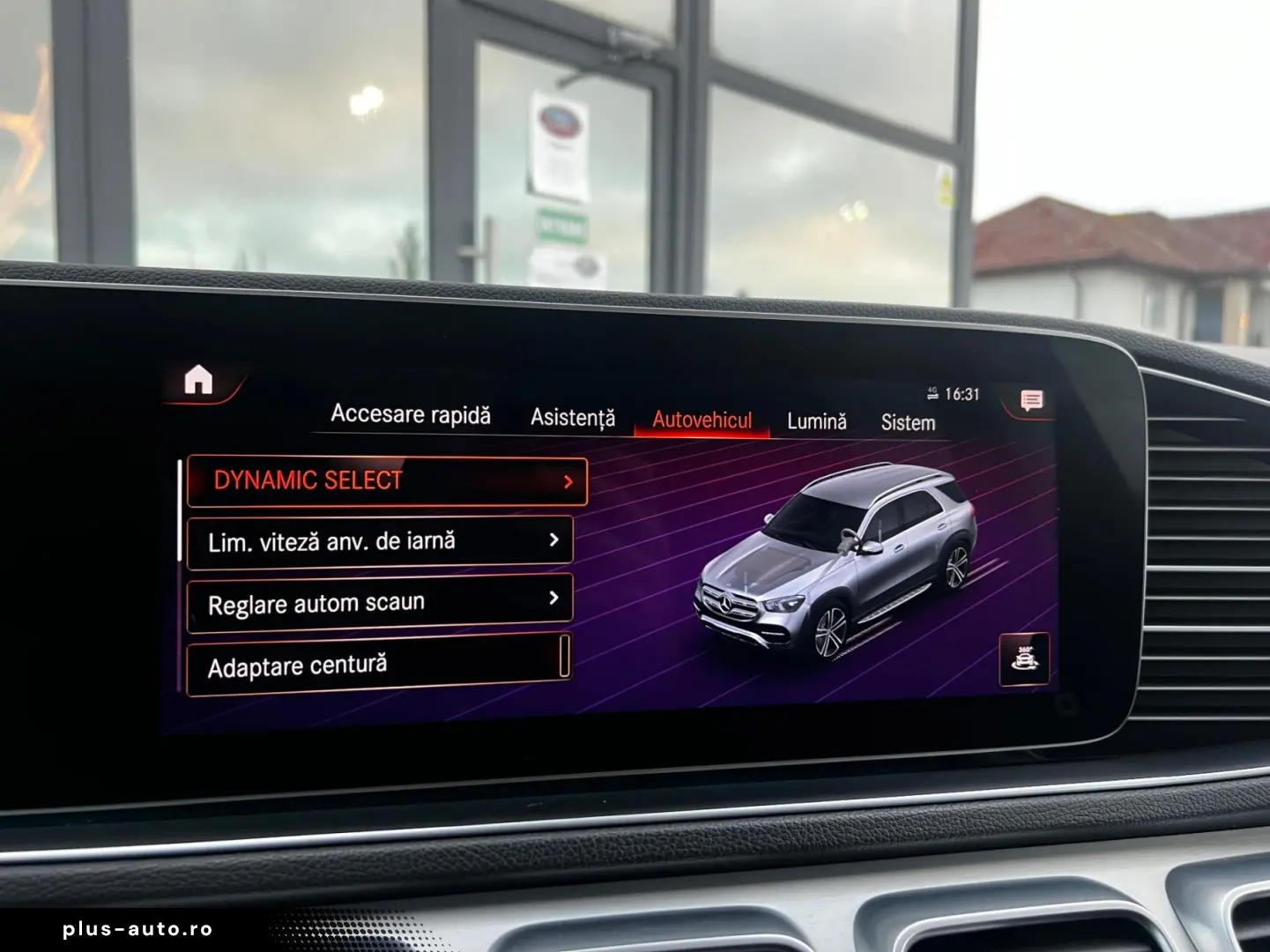
Task: Open Reglare autom scaun
Action: pyautogui.click(x=317, y=599)
